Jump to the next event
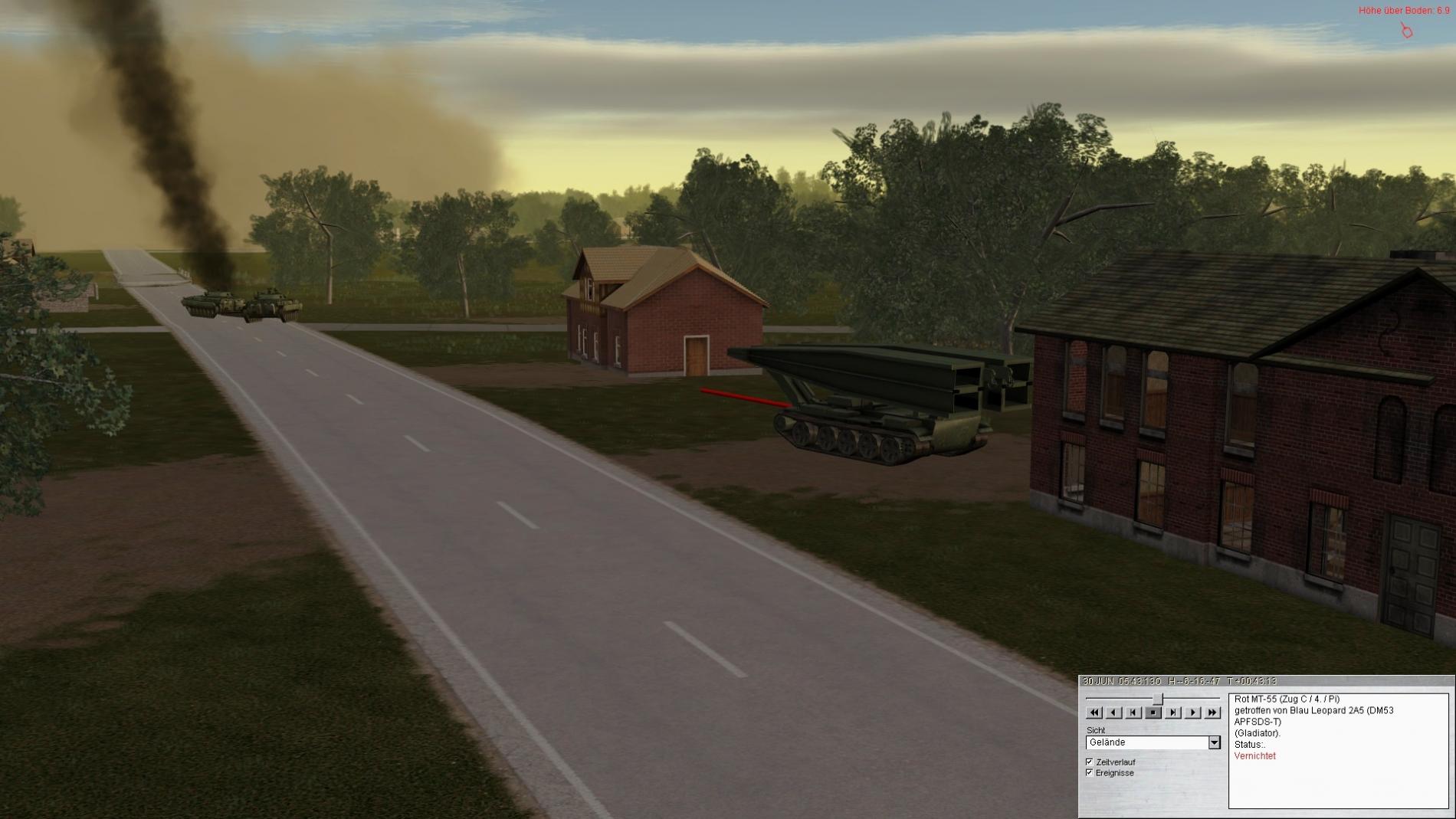Viewport: 1456px width, 819px height. click(x=1173, y=713)
